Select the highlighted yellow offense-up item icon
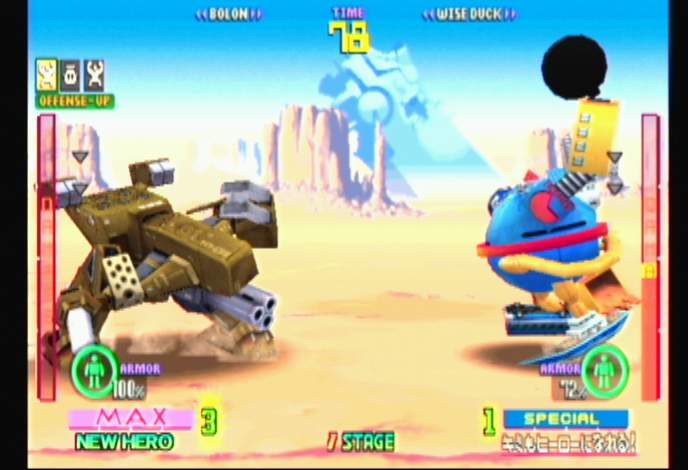The height and width of the screenshot is (470, 688). (x=46, y=75)
